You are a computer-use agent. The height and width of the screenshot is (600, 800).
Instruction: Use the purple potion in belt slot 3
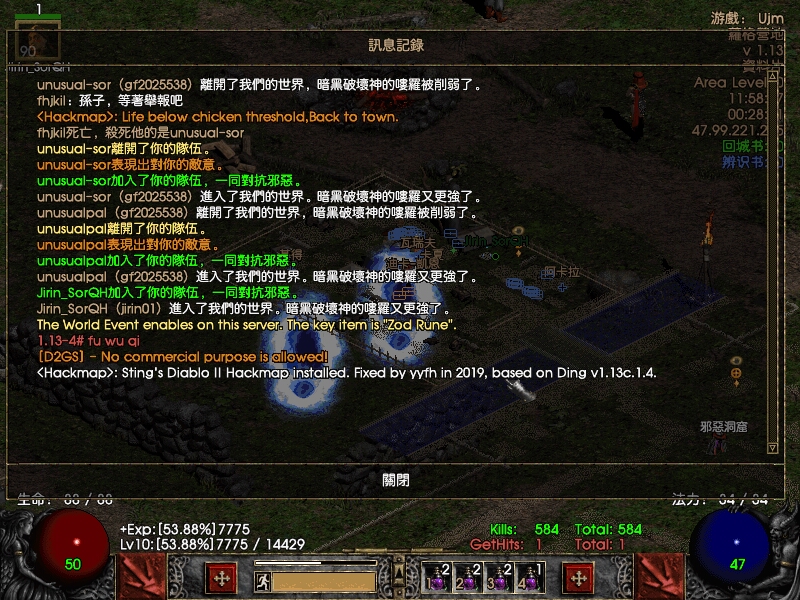pos(498,578)
